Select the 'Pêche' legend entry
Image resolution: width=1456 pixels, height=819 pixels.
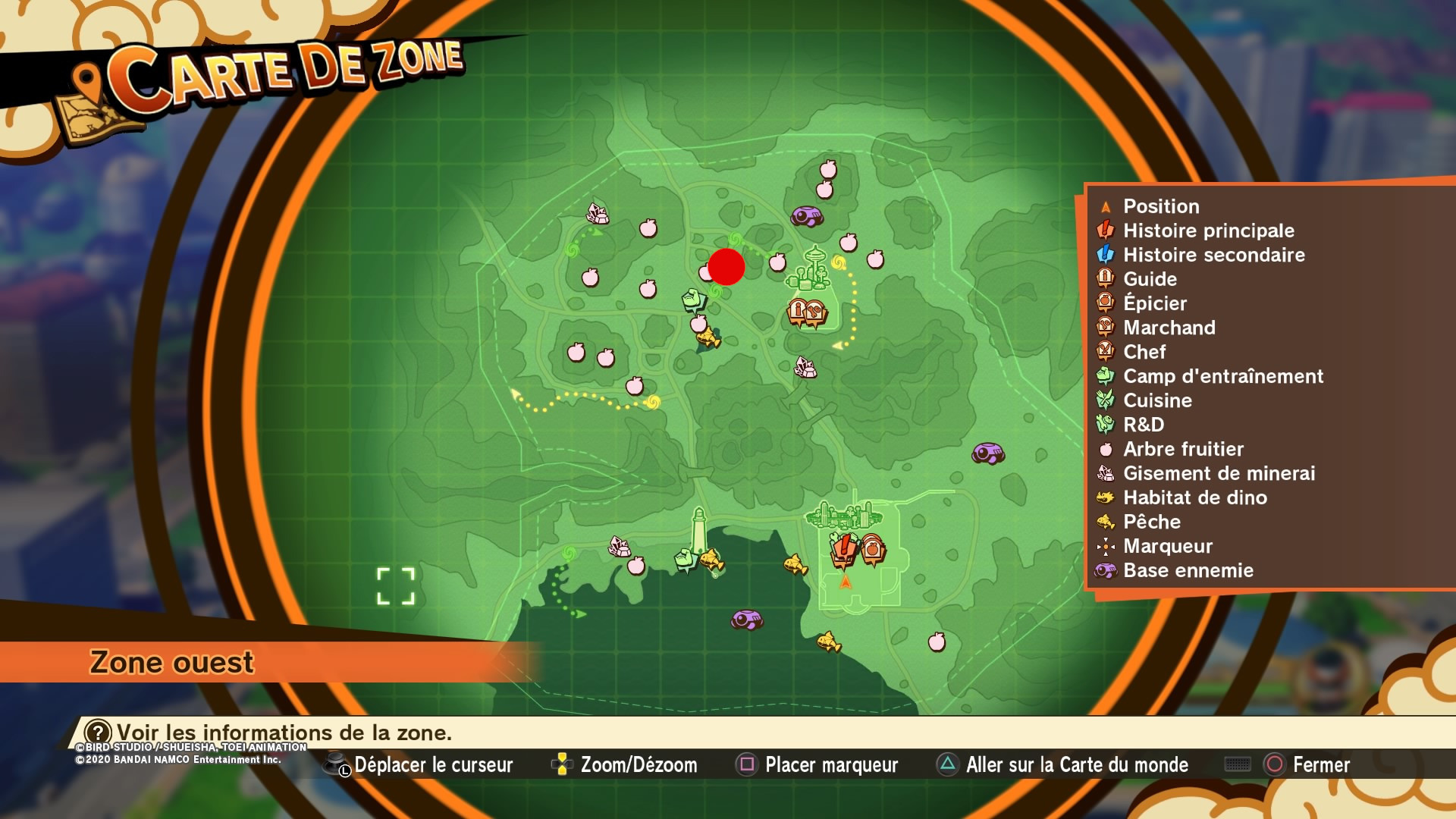1151,522
